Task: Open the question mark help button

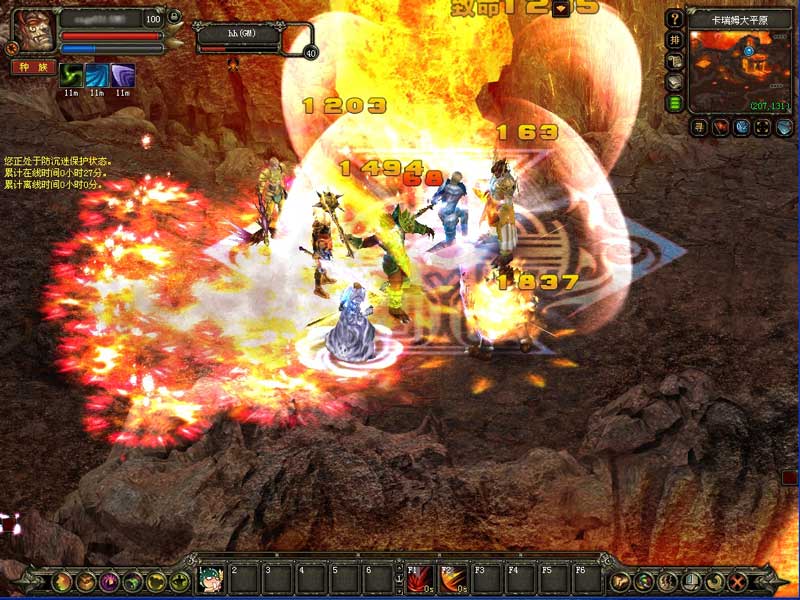Action: (676, 19)
